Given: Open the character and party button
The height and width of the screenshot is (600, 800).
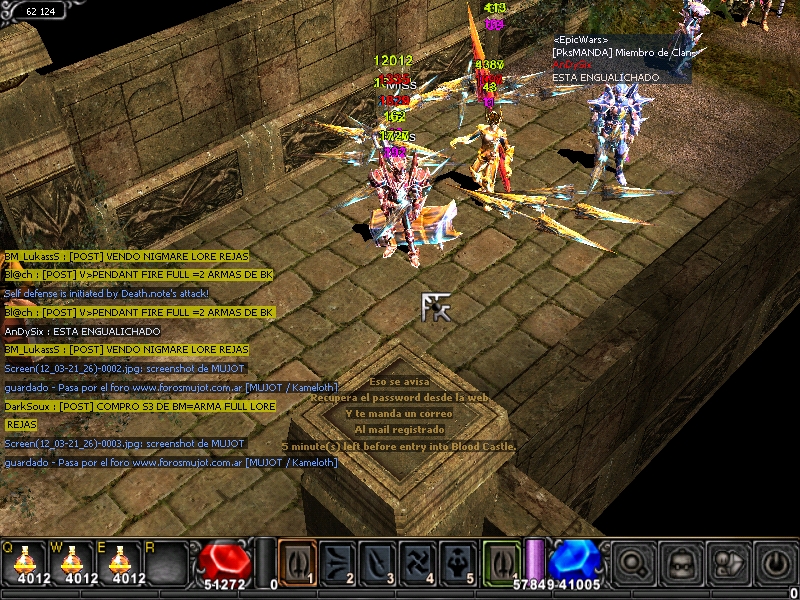Looking at the screenshot, I should (x=727, y=563).
